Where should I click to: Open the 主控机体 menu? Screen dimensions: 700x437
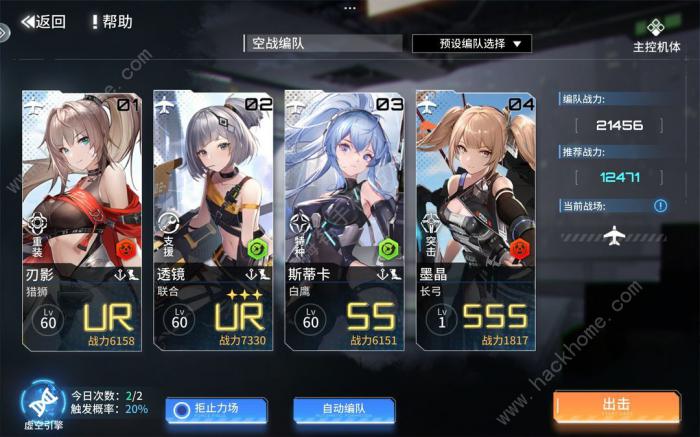[656, 35]
